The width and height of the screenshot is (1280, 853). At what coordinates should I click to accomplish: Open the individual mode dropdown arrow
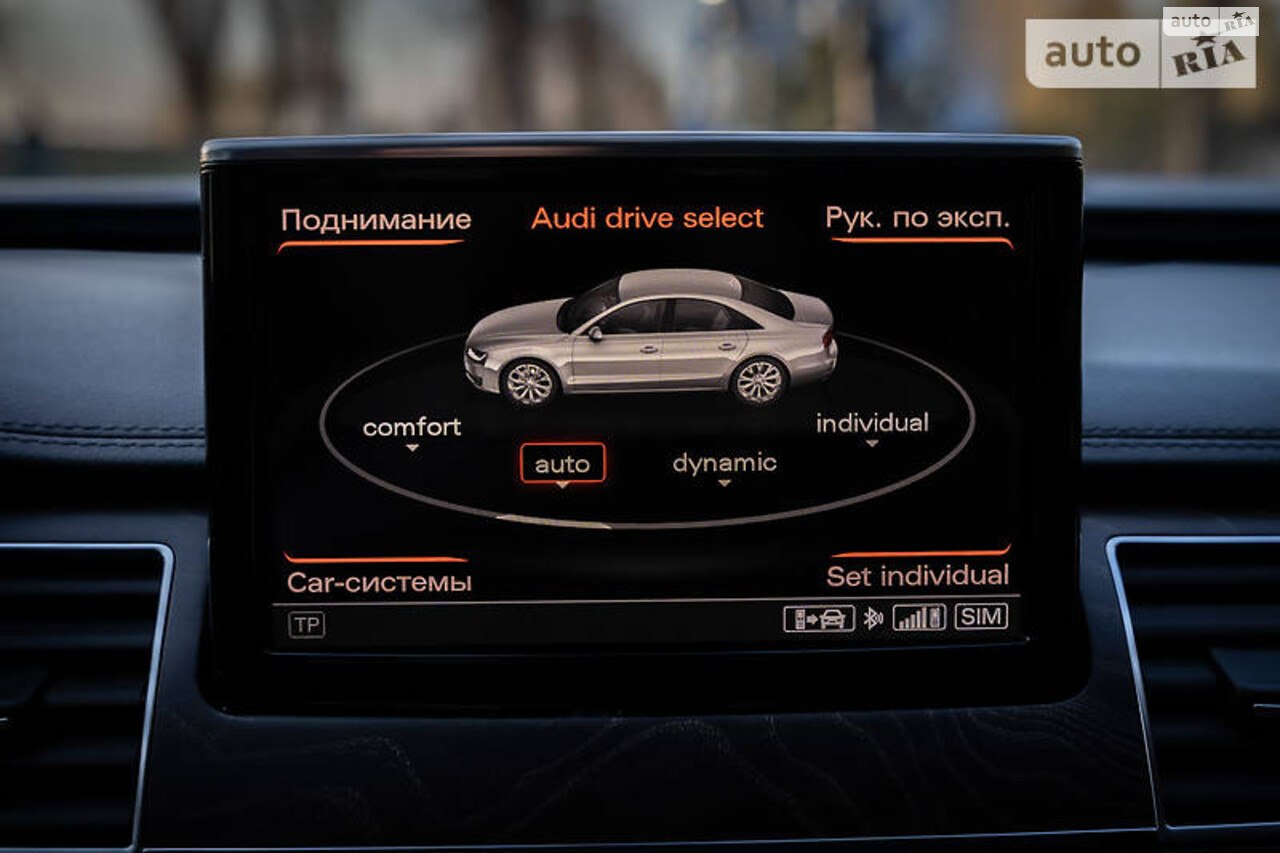870,444
